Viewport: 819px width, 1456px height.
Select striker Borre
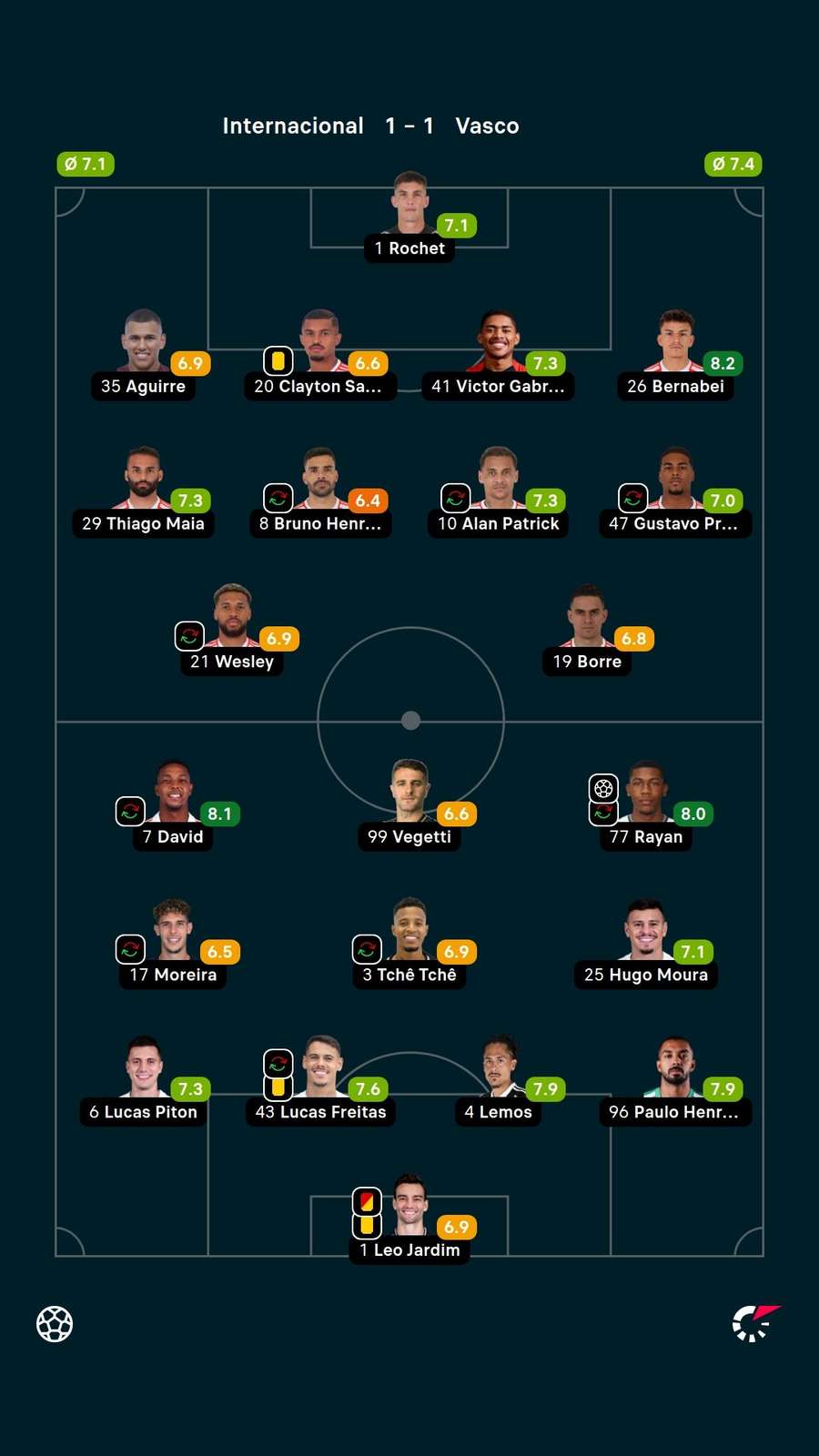coord(587,630)
